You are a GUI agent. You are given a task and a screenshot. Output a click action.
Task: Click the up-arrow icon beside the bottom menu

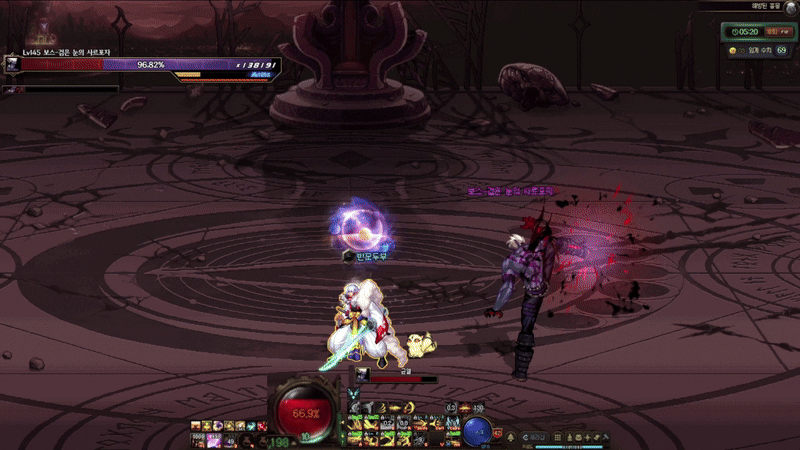[x=512, y=438]
